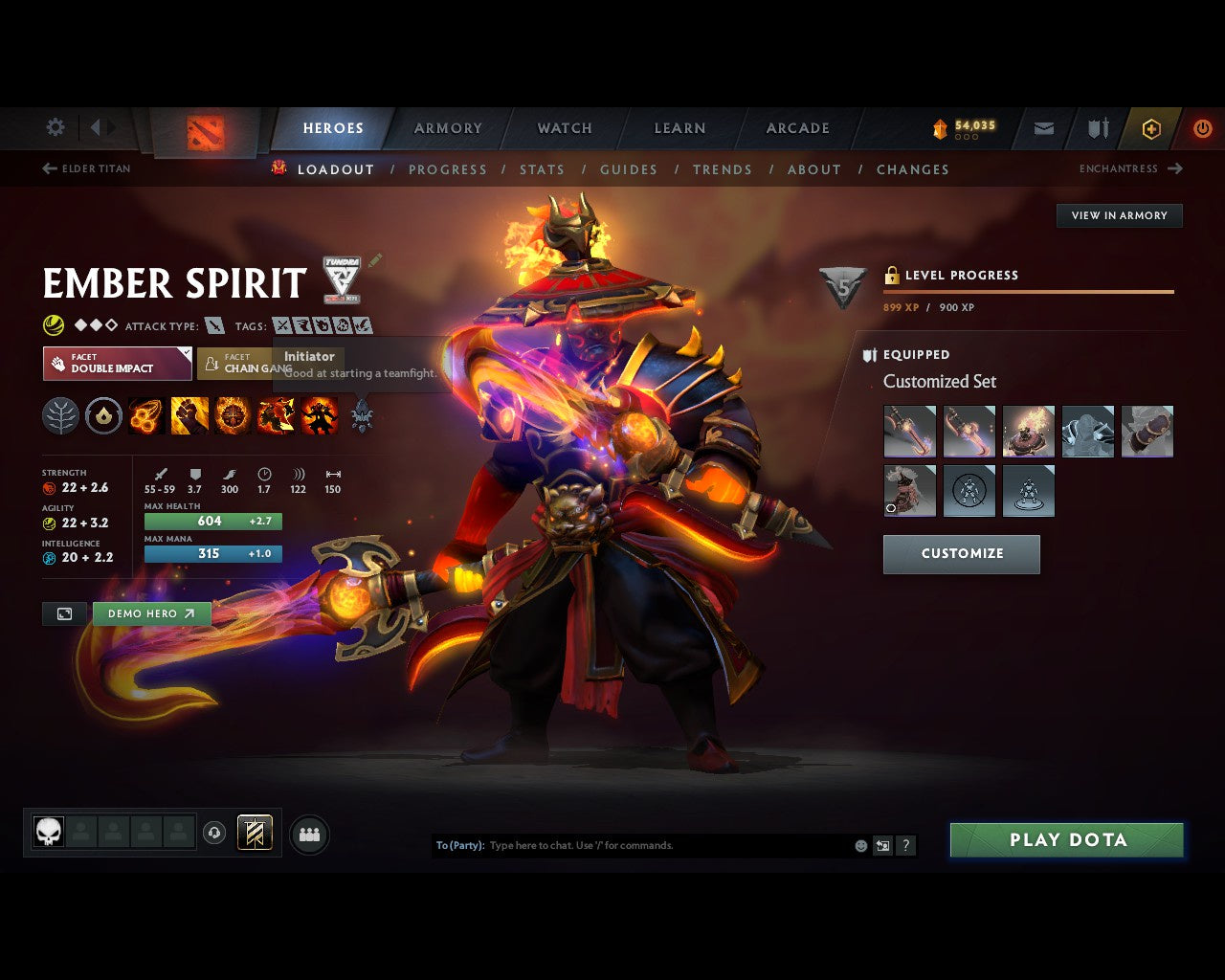
Task: Open the notifications mail icon
Action: pos(1042,128)
